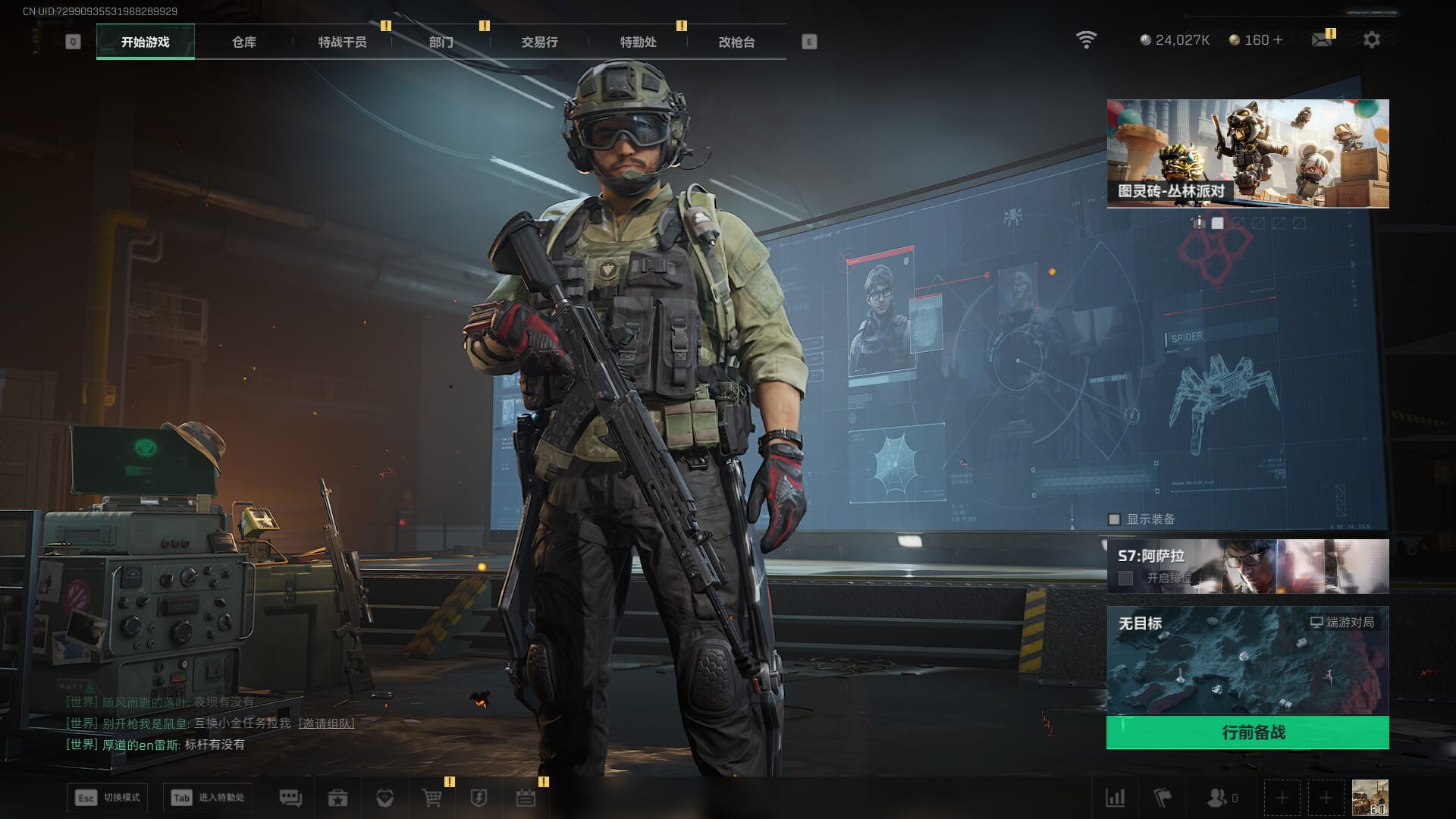Image resolution: width=1456 pixels, height=819 pixels.
Task: Open the settings gear icon
Action: pos(1371,40)
